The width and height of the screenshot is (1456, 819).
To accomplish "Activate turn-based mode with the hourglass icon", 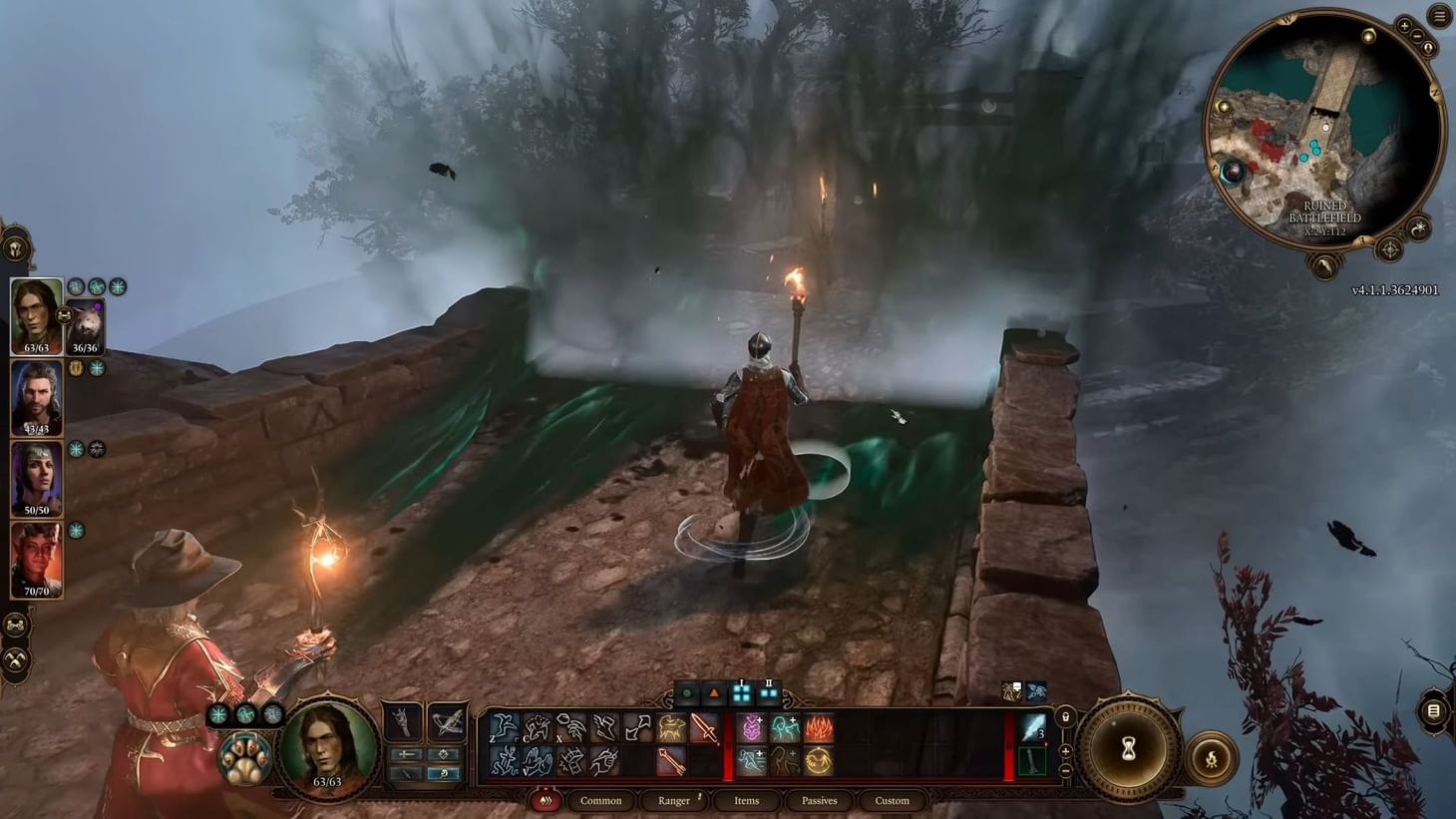I will 1128,746.
